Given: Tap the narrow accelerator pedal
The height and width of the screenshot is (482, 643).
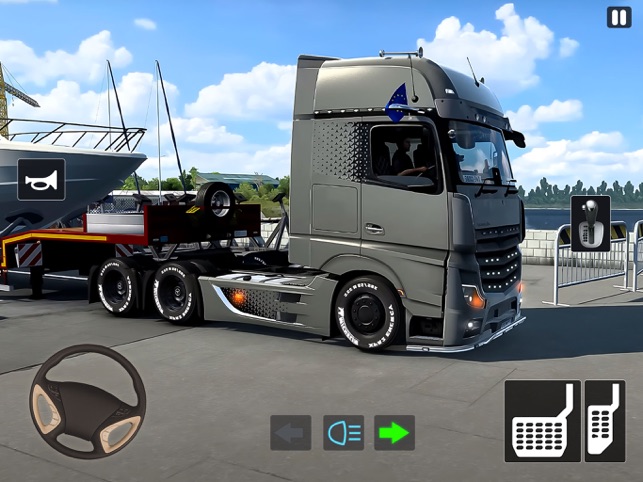Looking at the screenshot, I should click(x=604, y=420).
